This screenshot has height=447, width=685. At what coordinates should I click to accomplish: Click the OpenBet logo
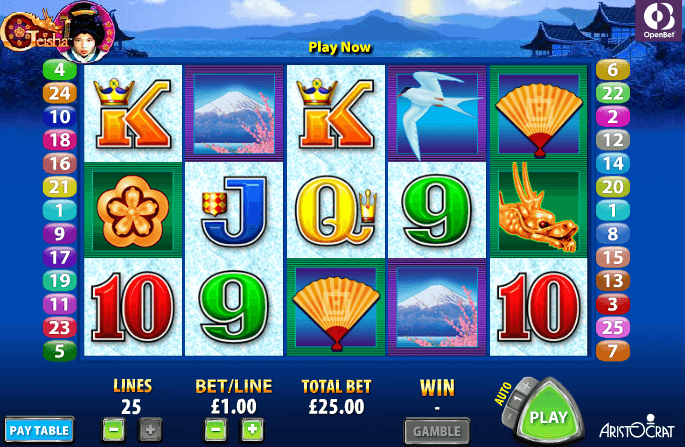tap(660, 21)
